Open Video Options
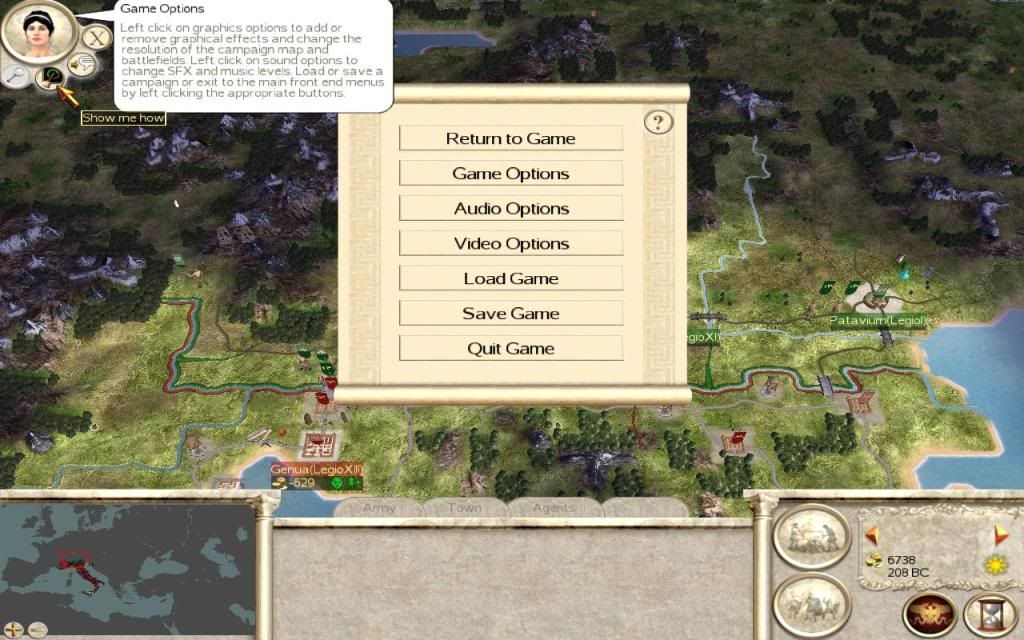 tap(510, 243)
